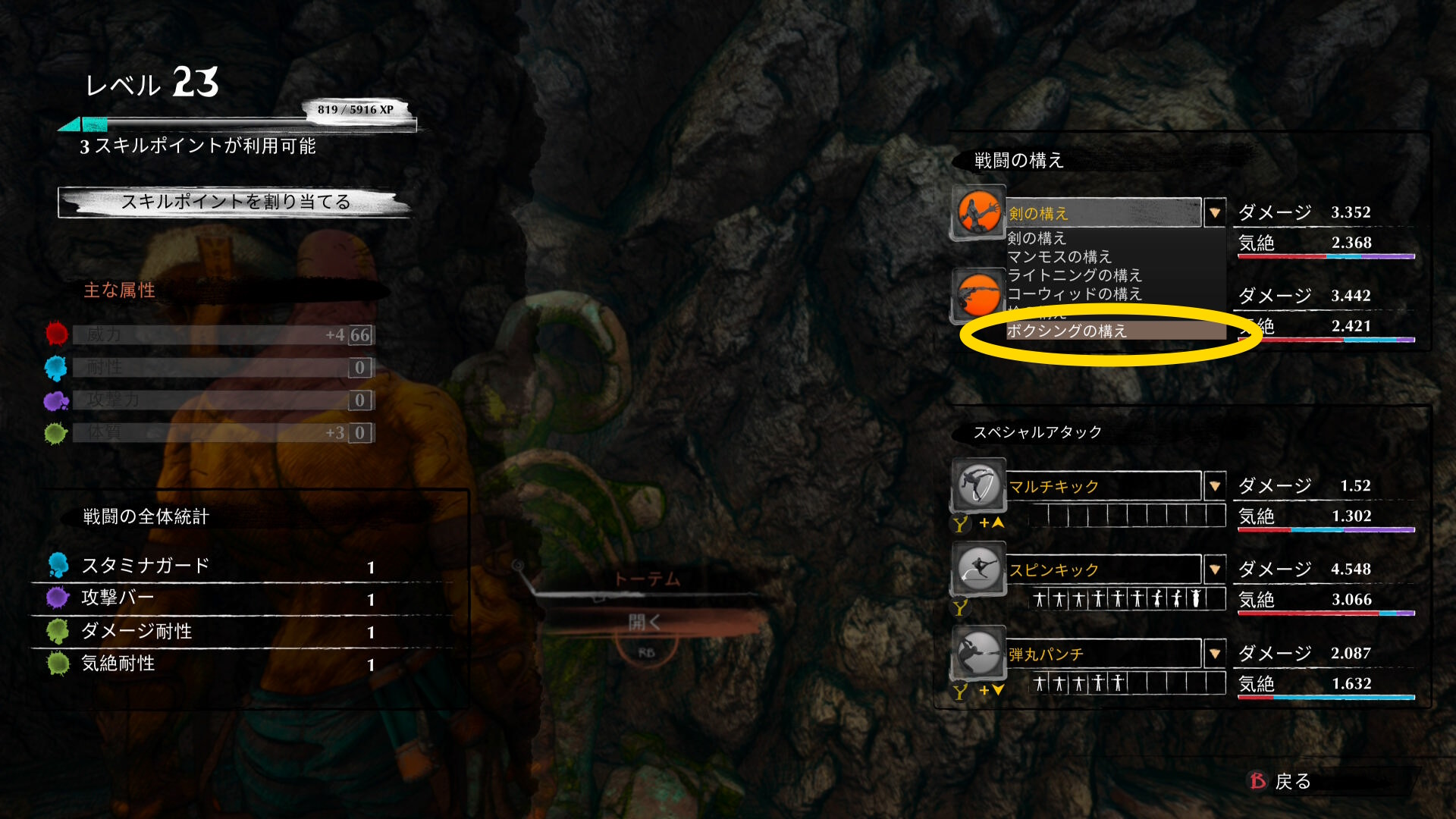Toggle the 剣の構え stance dropdown arrow
The height and width of the screenshot is (819, 1456).
click(x=1215, y=213)
